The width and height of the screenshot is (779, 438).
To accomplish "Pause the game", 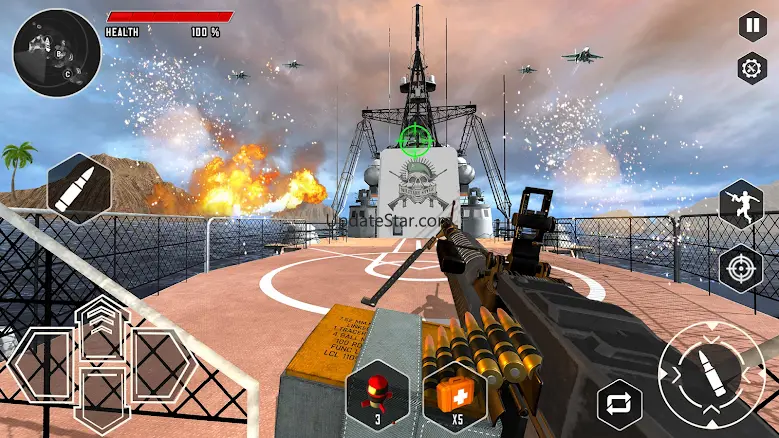I will point(751,26).
